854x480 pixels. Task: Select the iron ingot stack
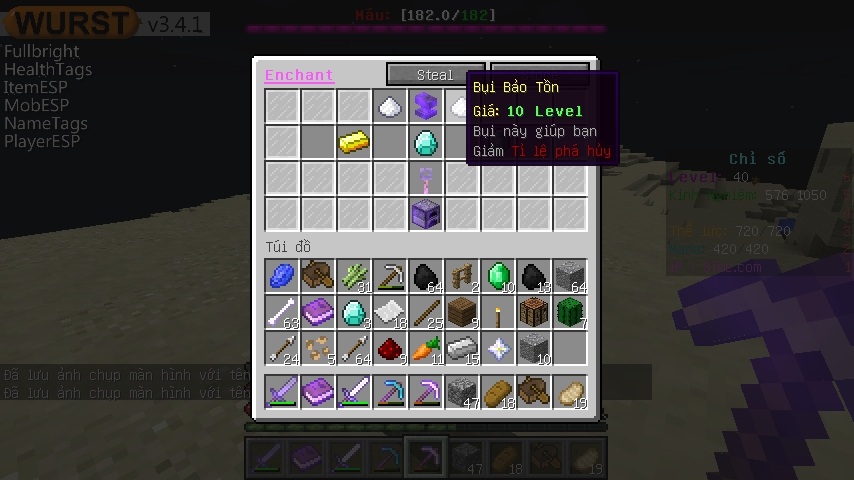[x=462, y=348]
